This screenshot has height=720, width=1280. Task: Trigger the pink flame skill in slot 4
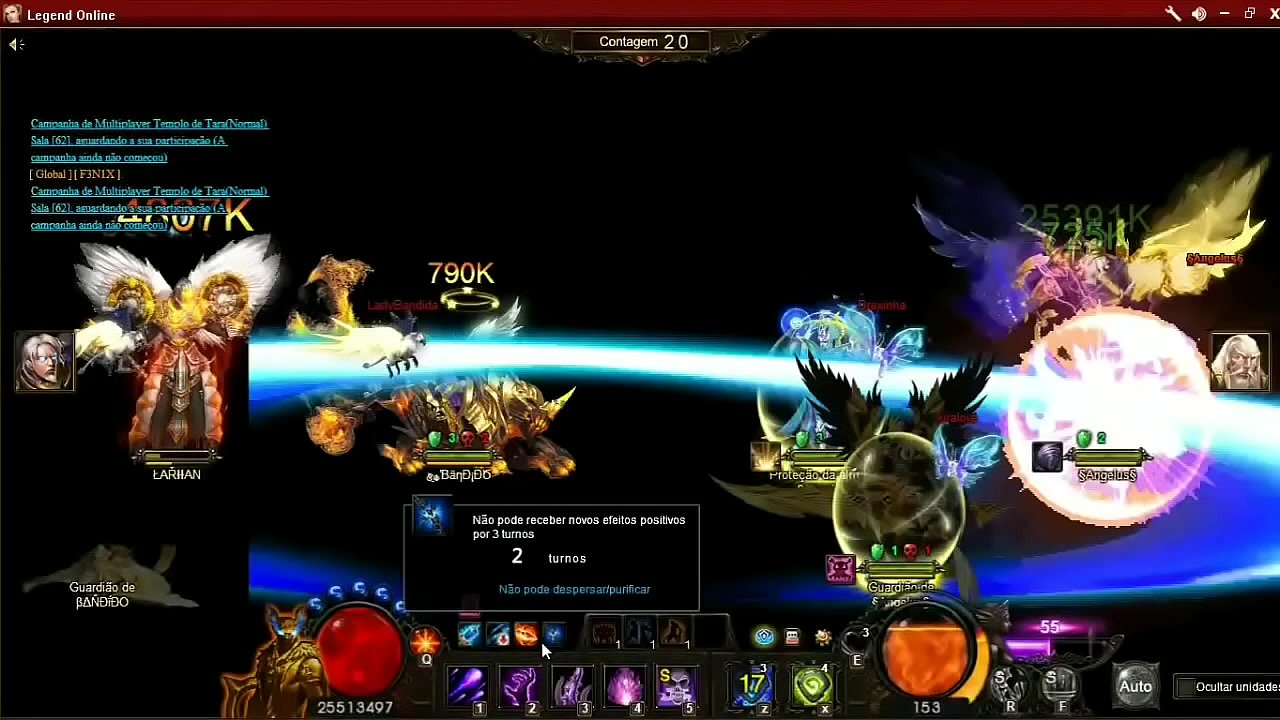point(625,687)
